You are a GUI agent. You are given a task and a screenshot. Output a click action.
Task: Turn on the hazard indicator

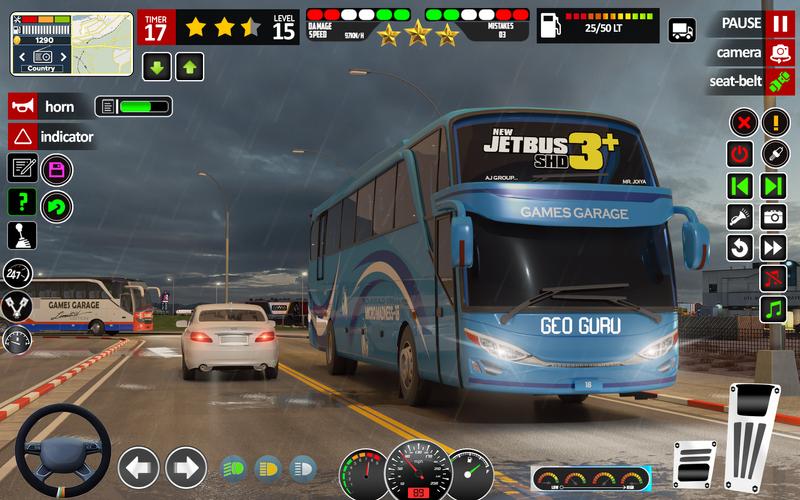tap(22, 137)
